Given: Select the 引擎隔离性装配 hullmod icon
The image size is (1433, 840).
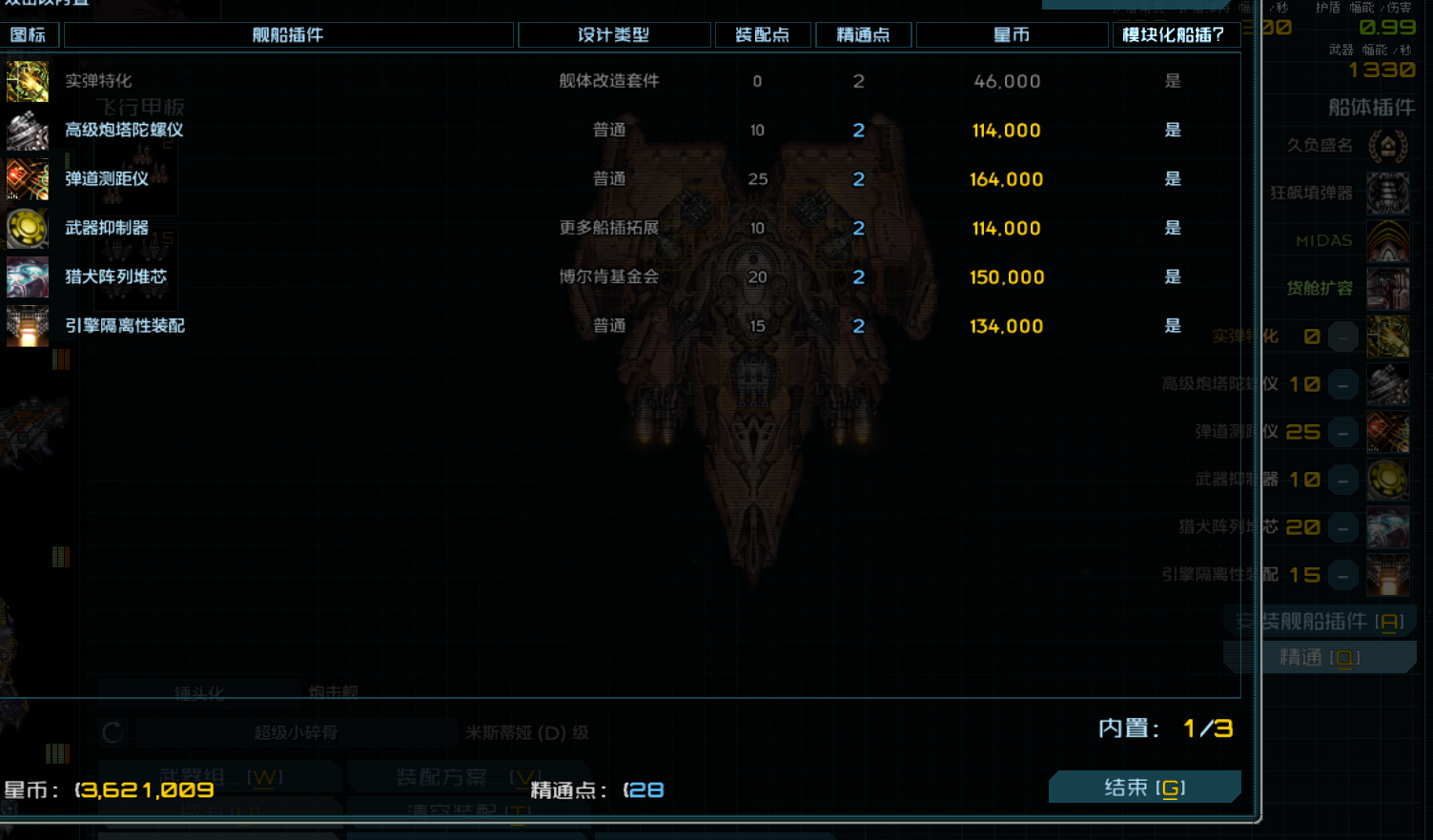Looking at the screenshot, I should pos(27,325).
